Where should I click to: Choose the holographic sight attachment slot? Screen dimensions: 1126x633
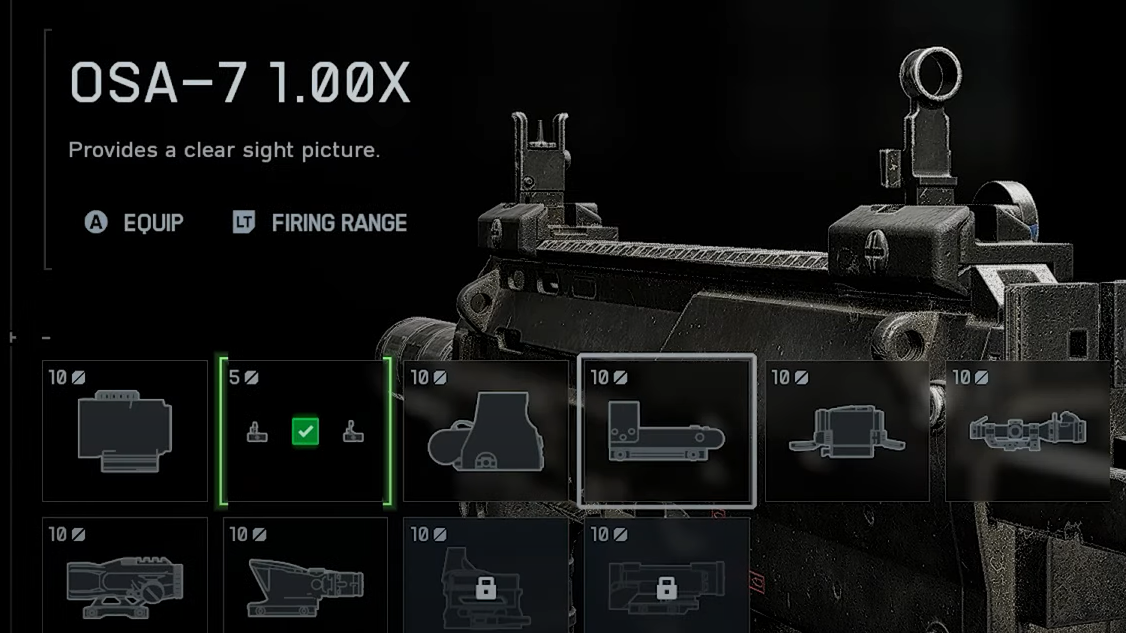[x=486, y=431]
